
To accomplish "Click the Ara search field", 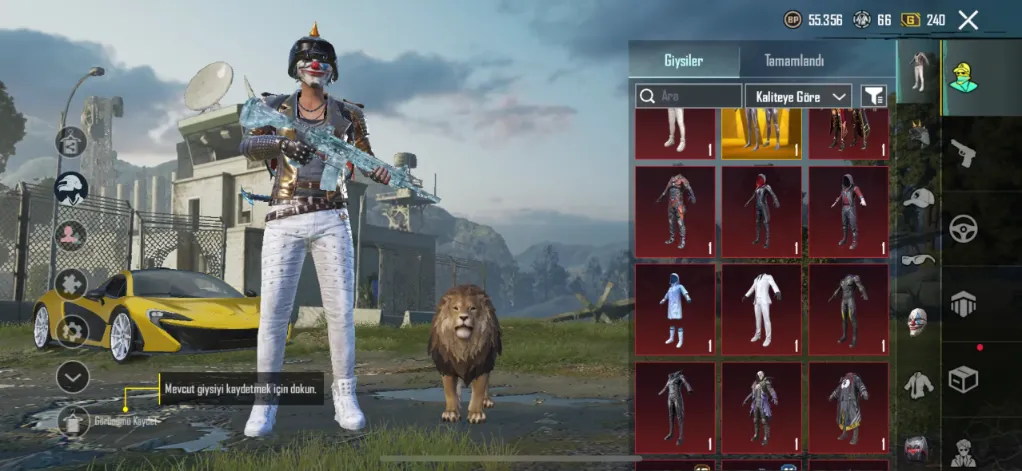I will (689, 96).
